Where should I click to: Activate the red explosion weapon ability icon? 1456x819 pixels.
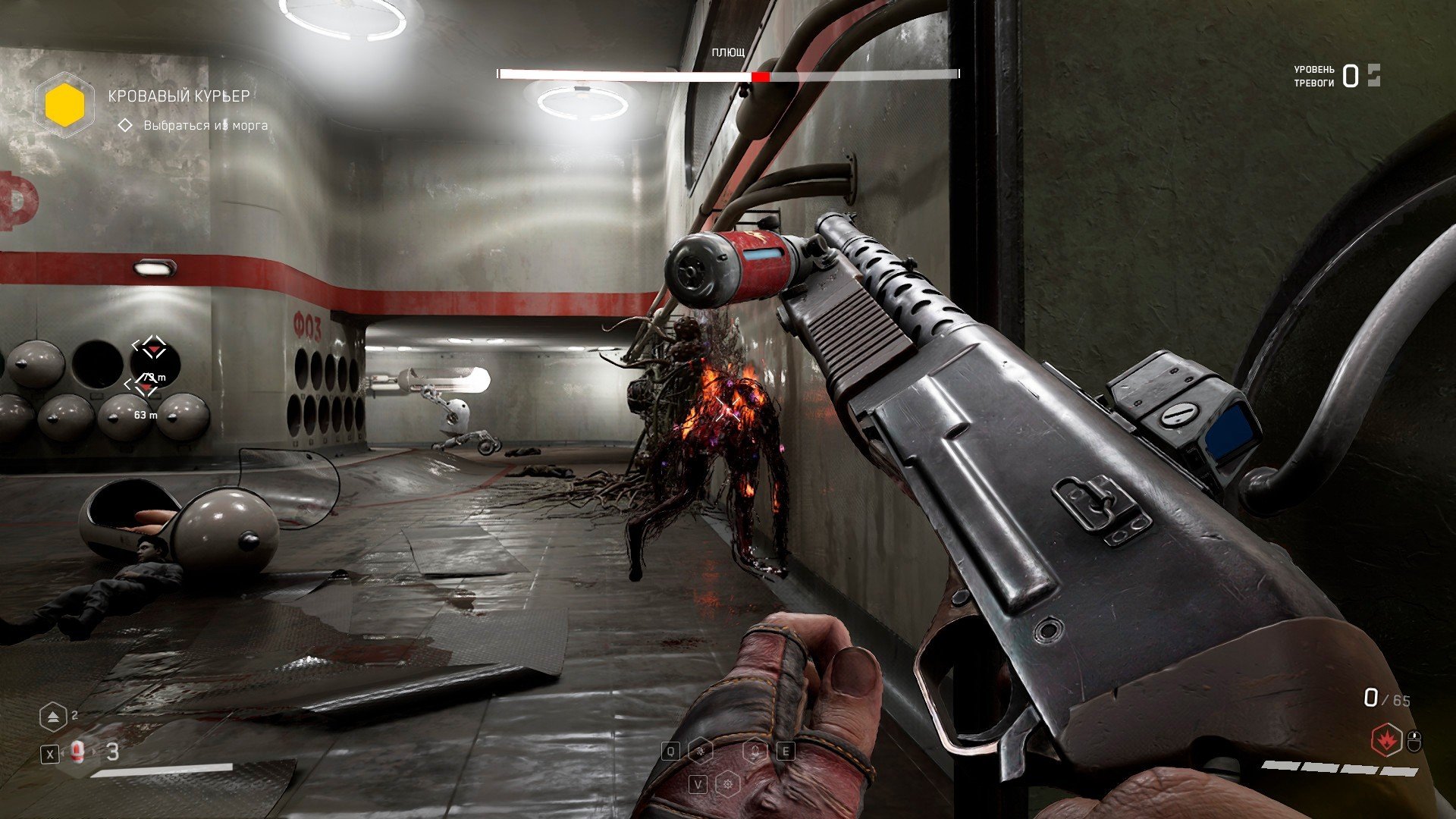tap(1387, 740)
